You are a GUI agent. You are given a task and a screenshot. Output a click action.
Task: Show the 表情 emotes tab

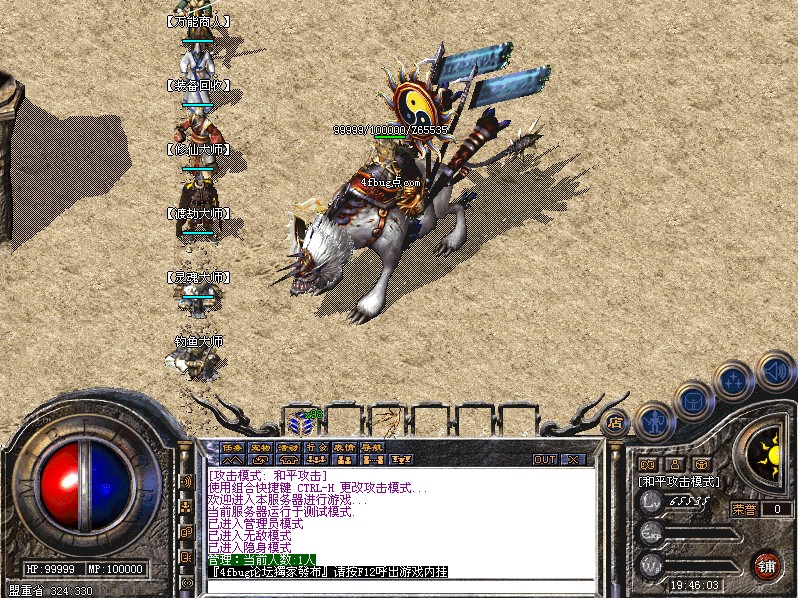coord(345,448)
